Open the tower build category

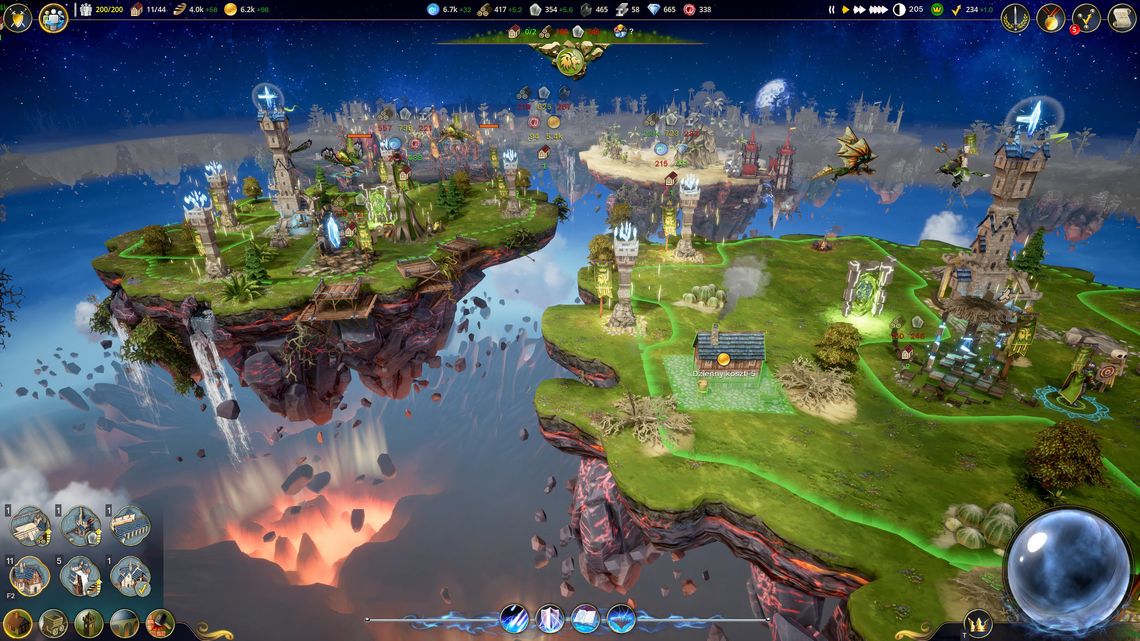88,624
